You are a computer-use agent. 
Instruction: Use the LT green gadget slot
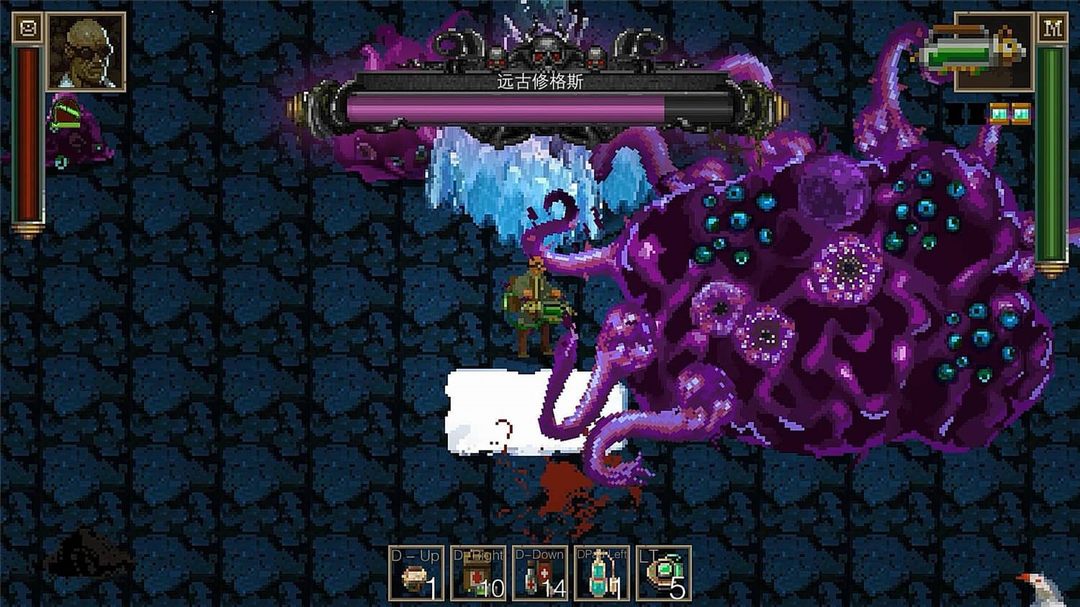pos(663,573)
